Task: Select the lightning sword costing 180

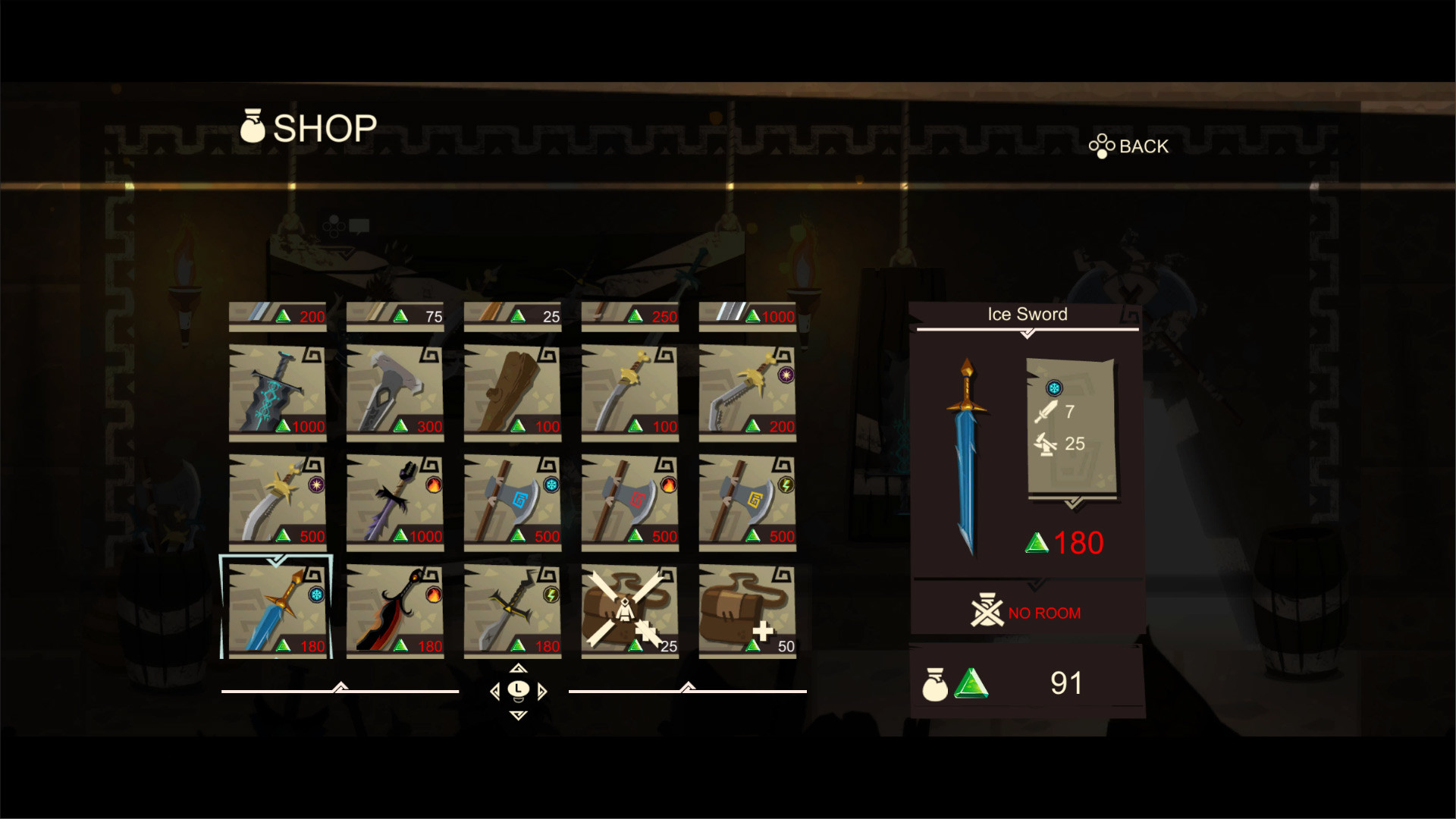Action: click(x=512, y=607)
